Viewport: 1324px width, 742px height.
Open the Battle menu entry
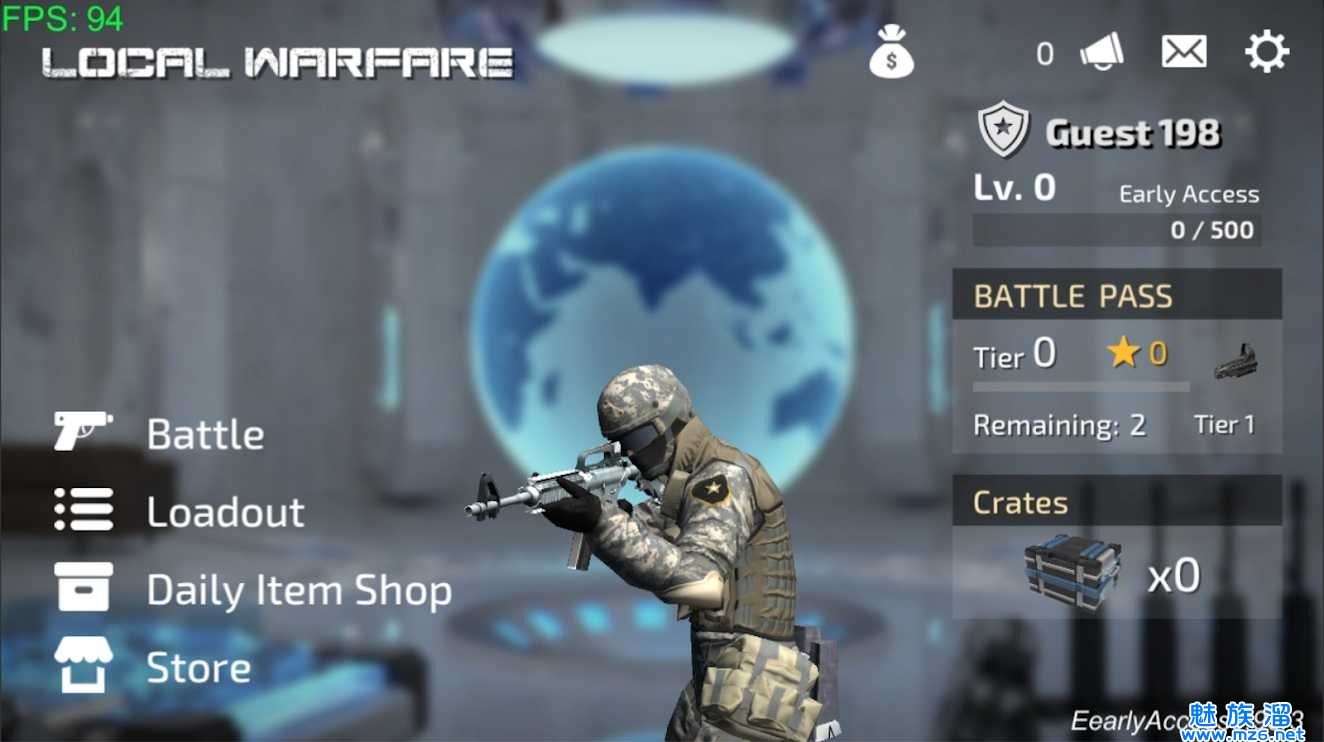(205, 434)
